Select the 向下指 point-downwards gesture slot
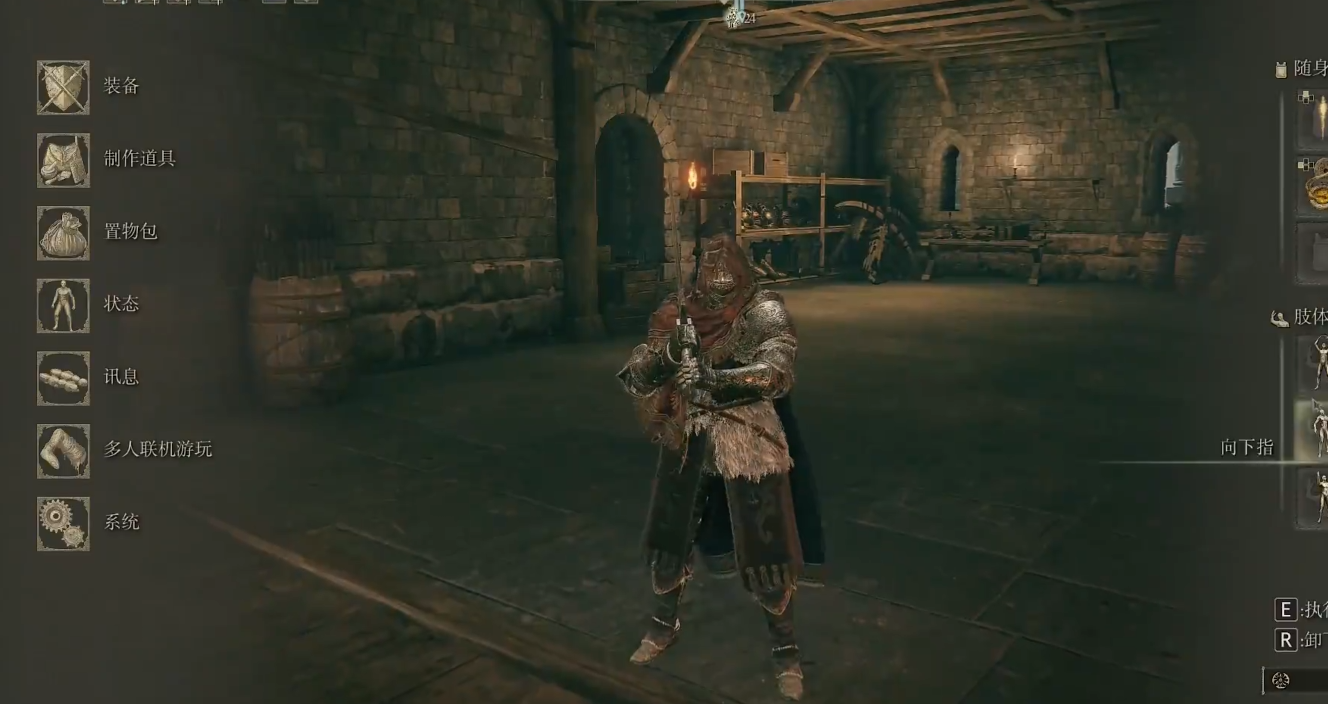 (1314, 432)
